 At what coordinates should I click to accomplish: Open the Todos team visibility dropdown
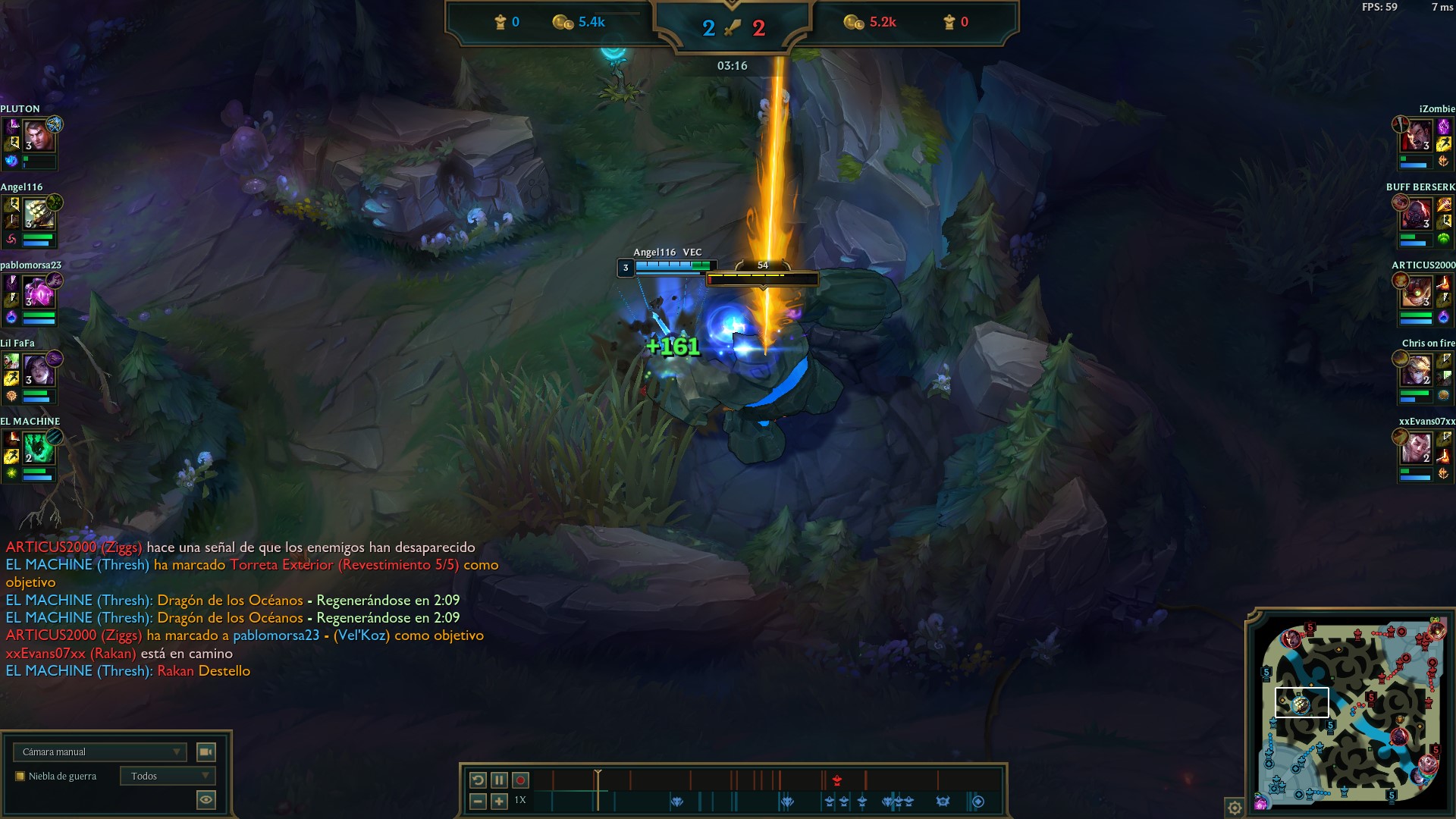168,776
